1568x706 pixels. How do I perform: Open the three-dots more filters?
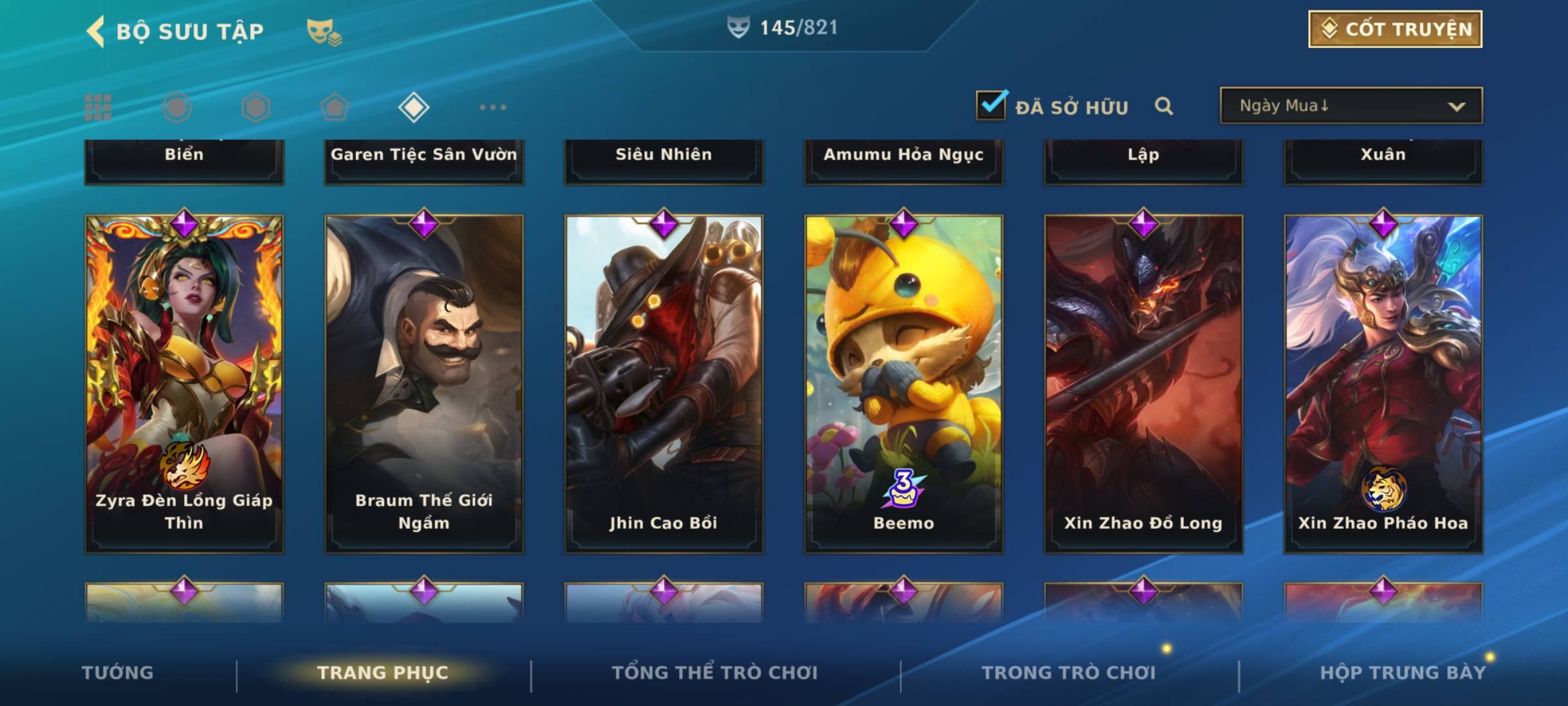point(493,107)
